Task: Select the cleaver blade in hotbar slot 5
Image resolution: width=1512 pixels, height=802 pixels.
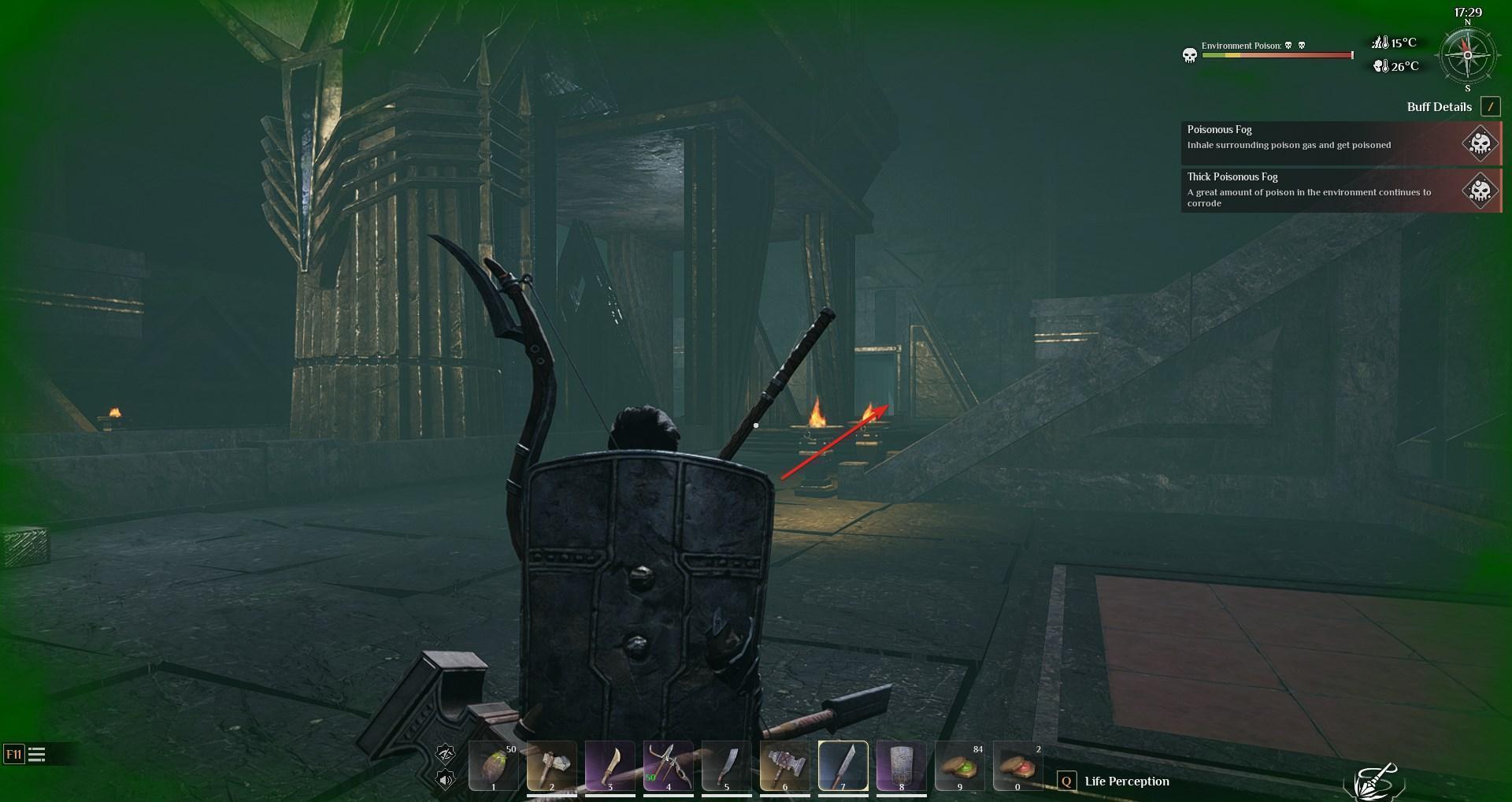Action: (x=726, y=766)
